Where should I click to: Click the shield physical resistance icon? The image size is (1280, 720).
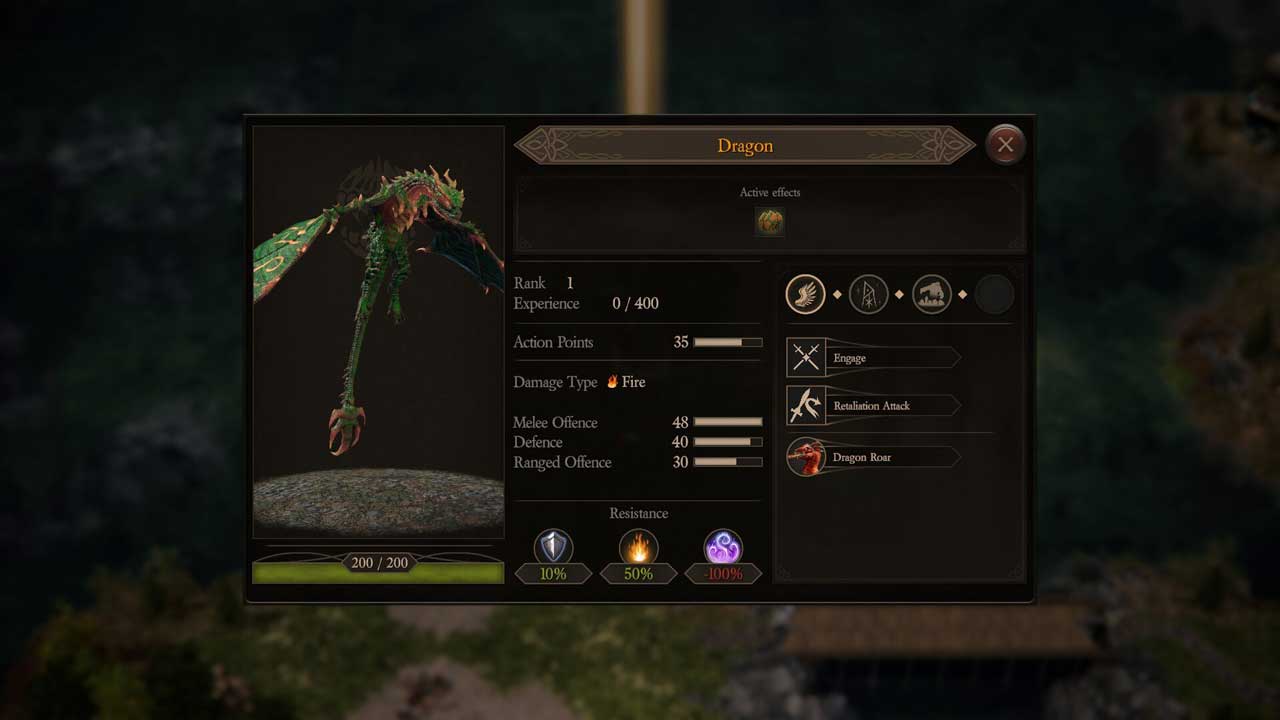553,548
